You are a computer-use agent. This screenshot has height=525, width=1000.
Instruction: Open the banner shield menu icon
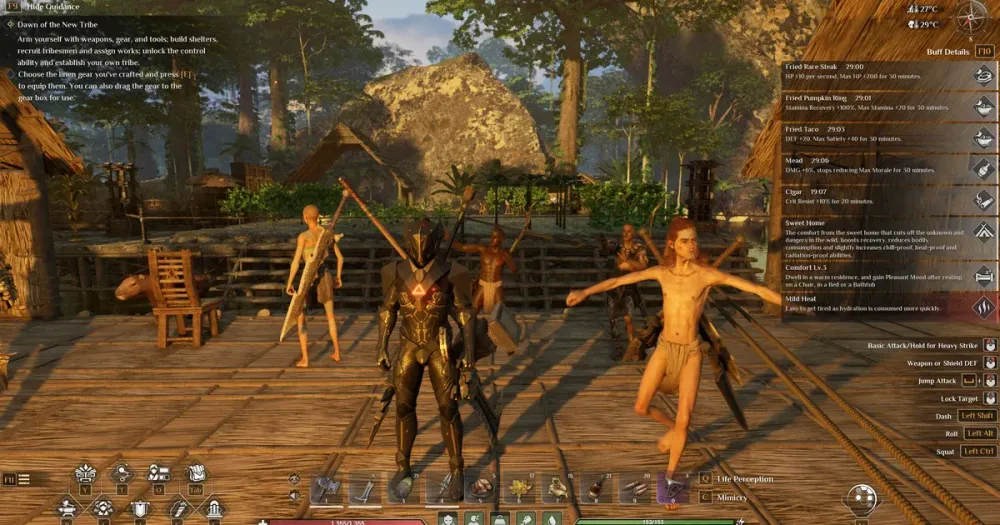click(140, 507)
